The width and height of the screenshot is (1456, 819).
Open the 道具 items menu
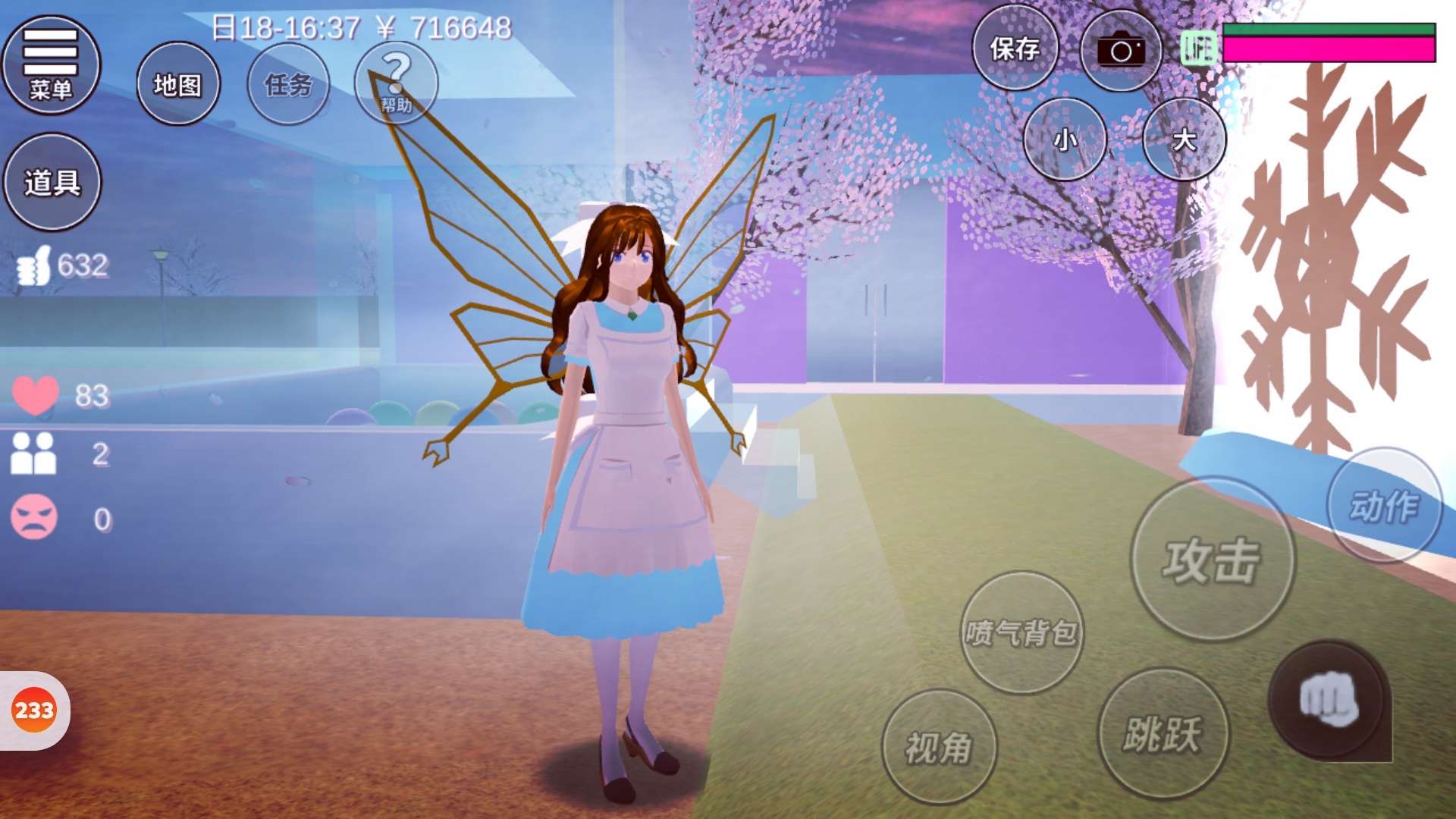tap(52, 182)
